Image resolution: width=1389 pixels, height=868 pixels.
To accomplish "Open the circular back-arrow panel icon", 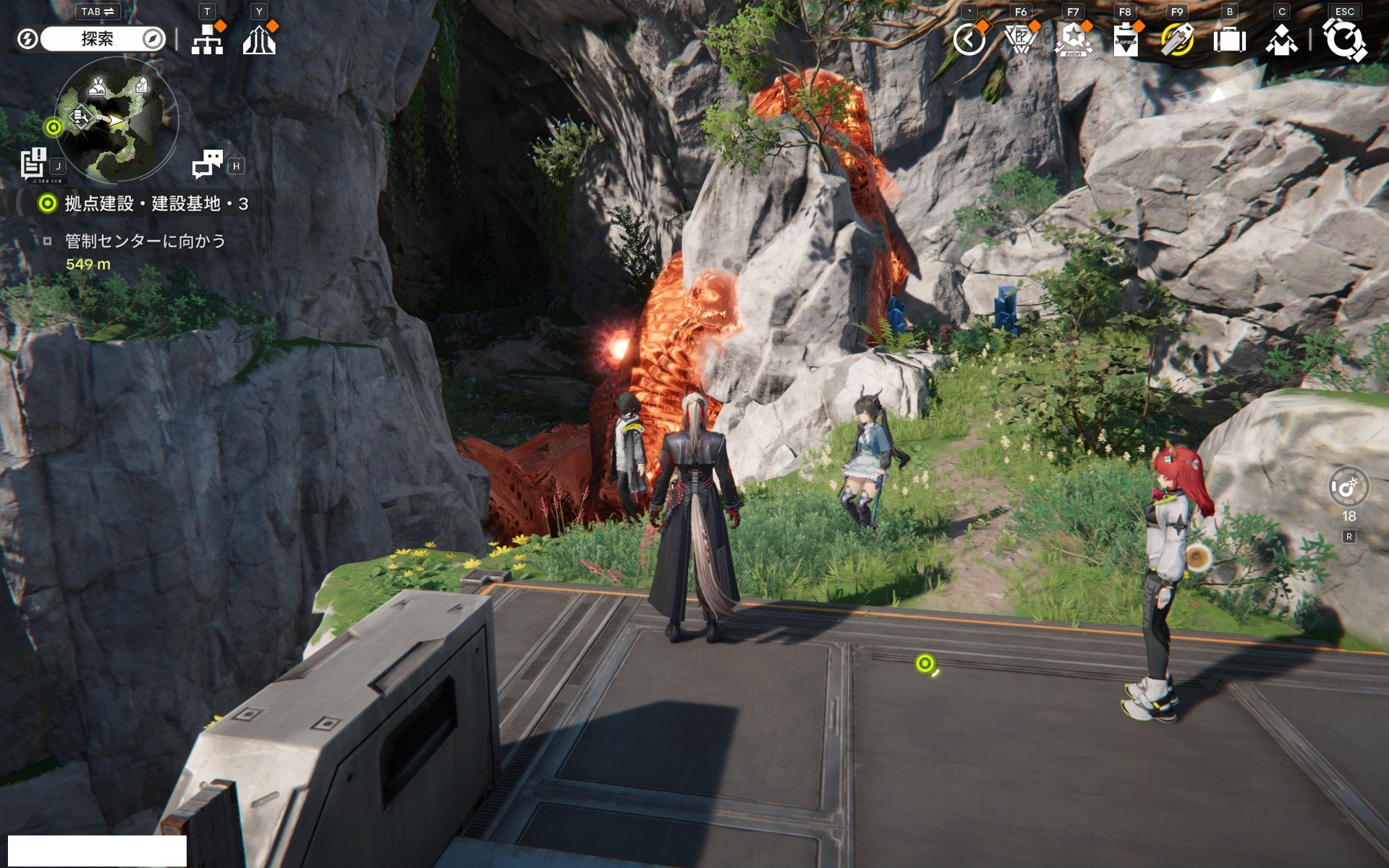I will coord(969,40).
